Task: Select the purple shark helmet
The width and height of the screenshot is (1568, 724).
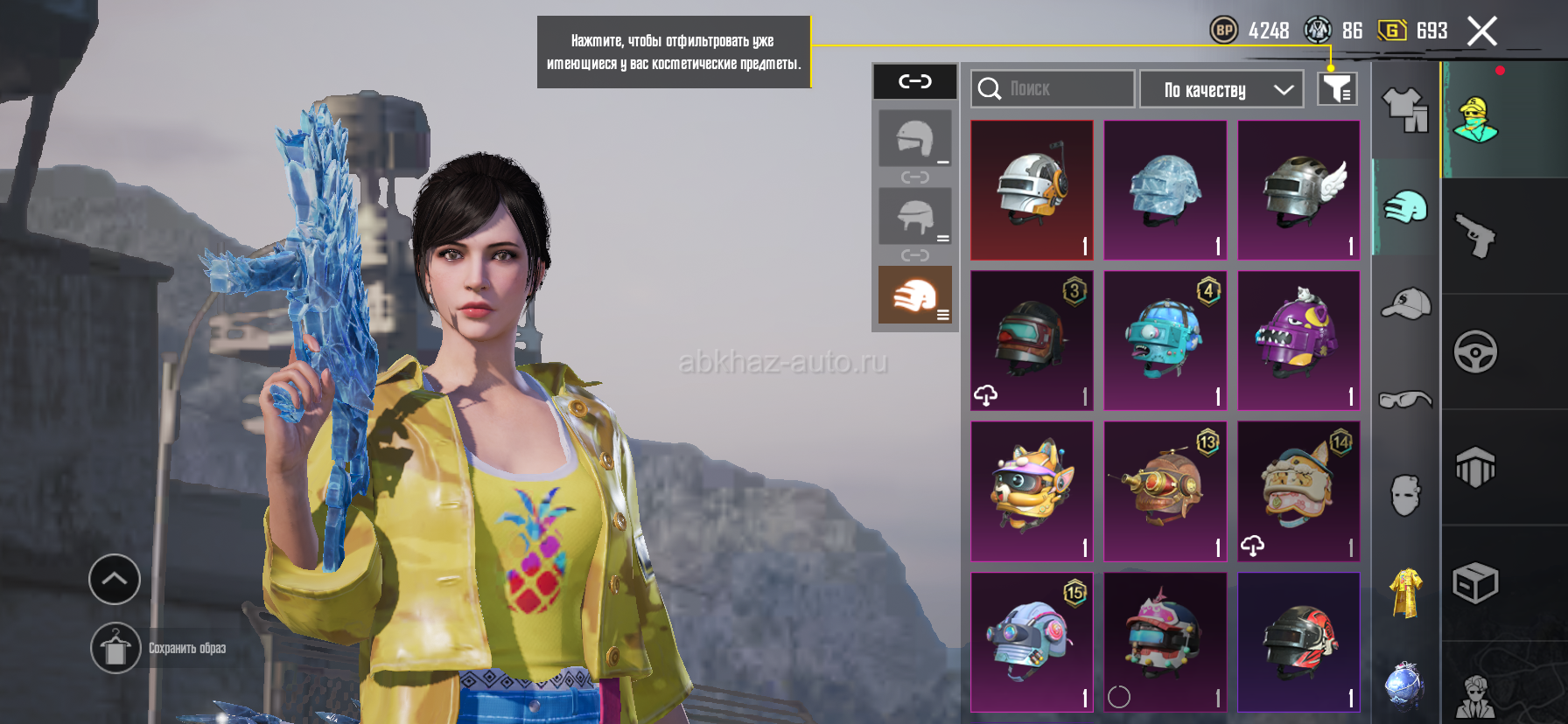Action: [x=1298, y=340]
